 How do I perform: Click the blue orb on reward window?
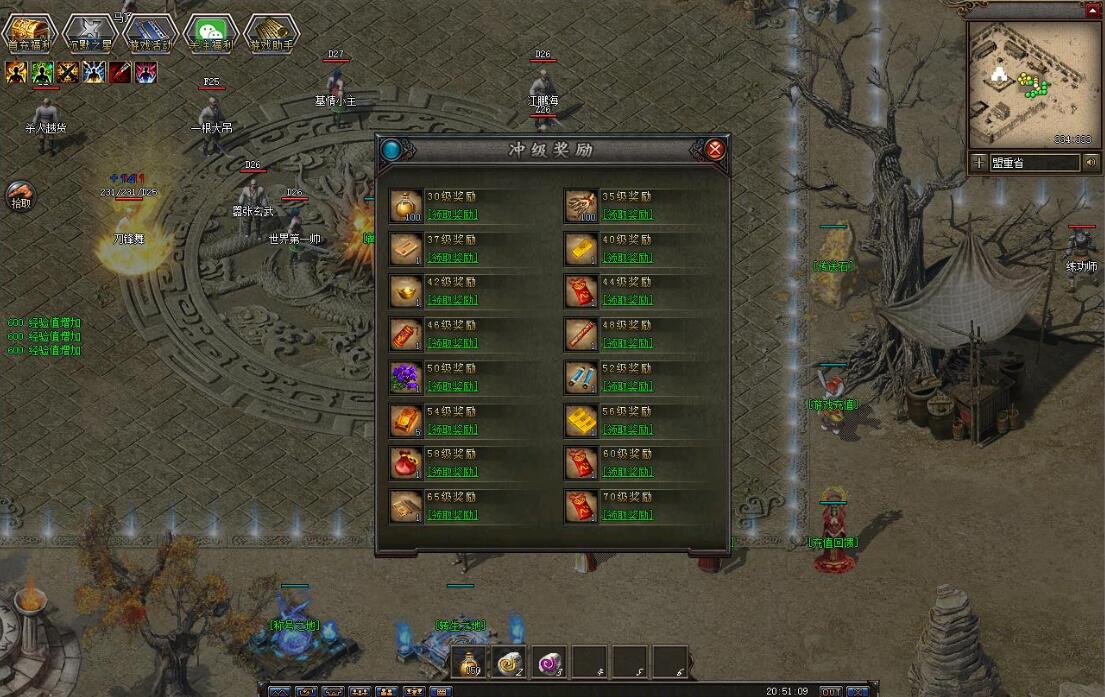coord(392,150)
